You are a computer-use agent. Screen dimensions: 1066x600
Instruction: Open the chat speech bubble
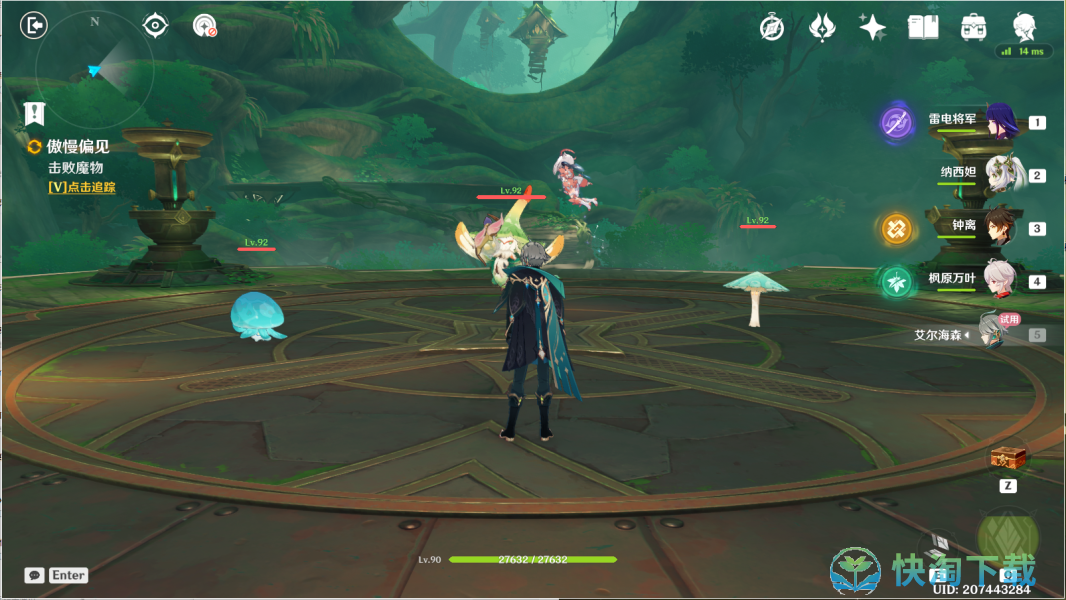click(x=35, y=575)
